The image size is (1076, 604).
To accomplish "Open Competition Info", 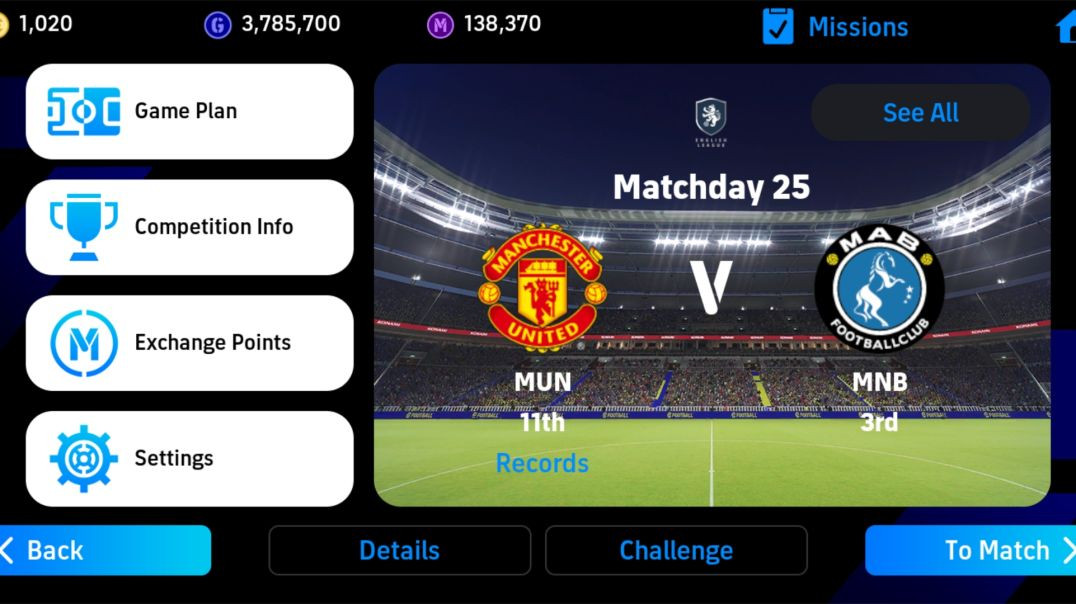I will point(189,227).
